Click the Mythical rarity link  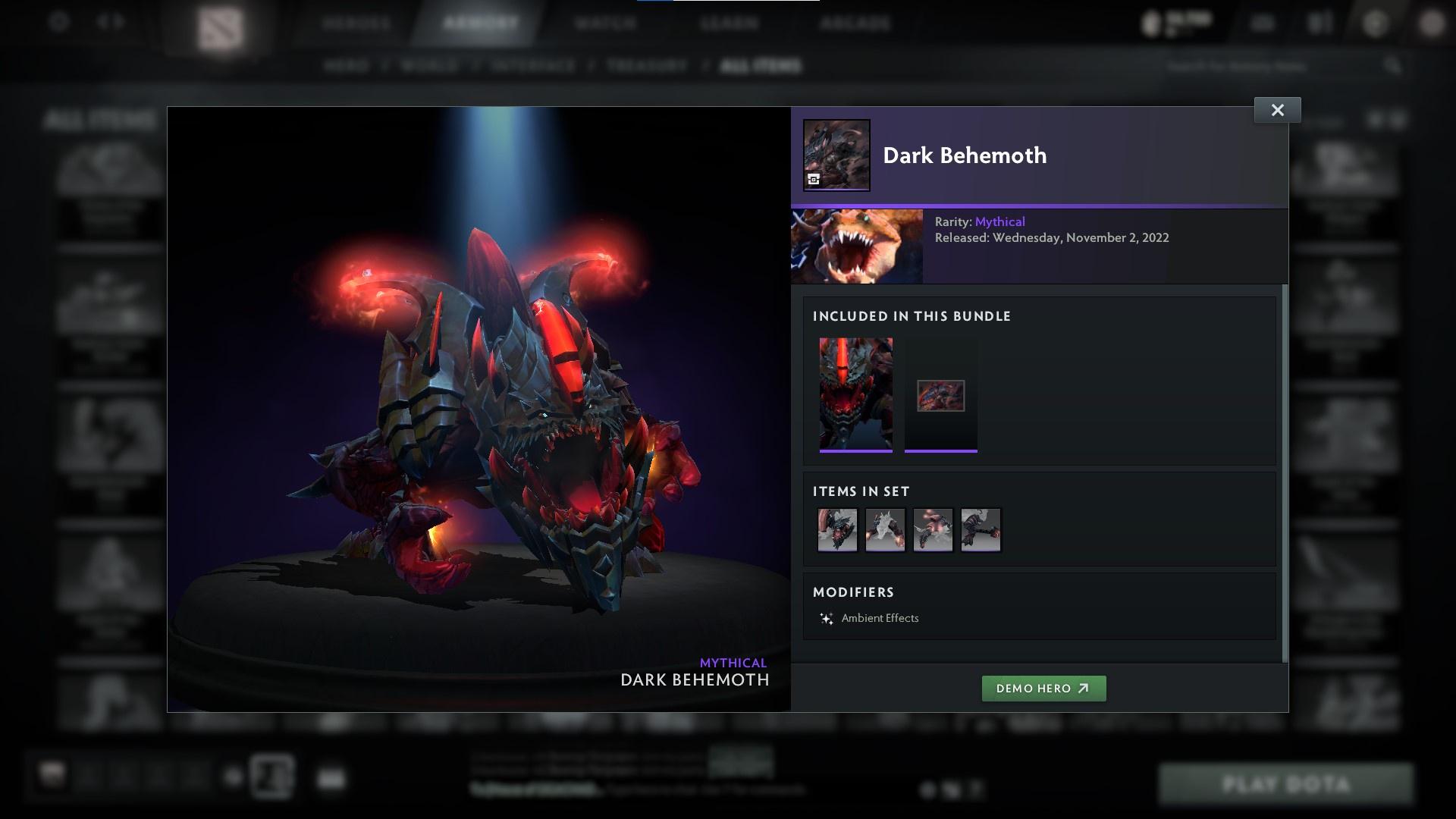[x=999, y=221]
